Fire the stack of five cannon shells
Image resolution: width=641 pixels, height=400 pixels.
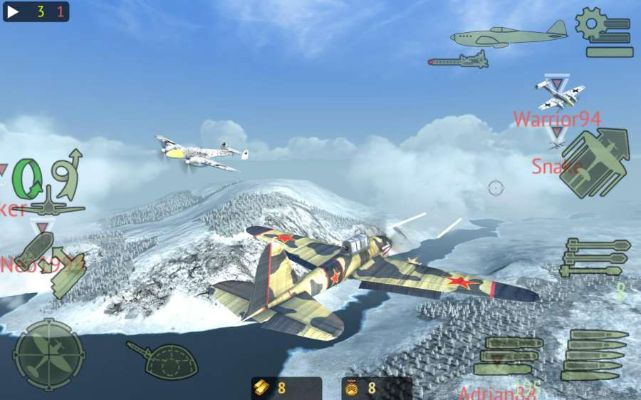click(597, 355)
